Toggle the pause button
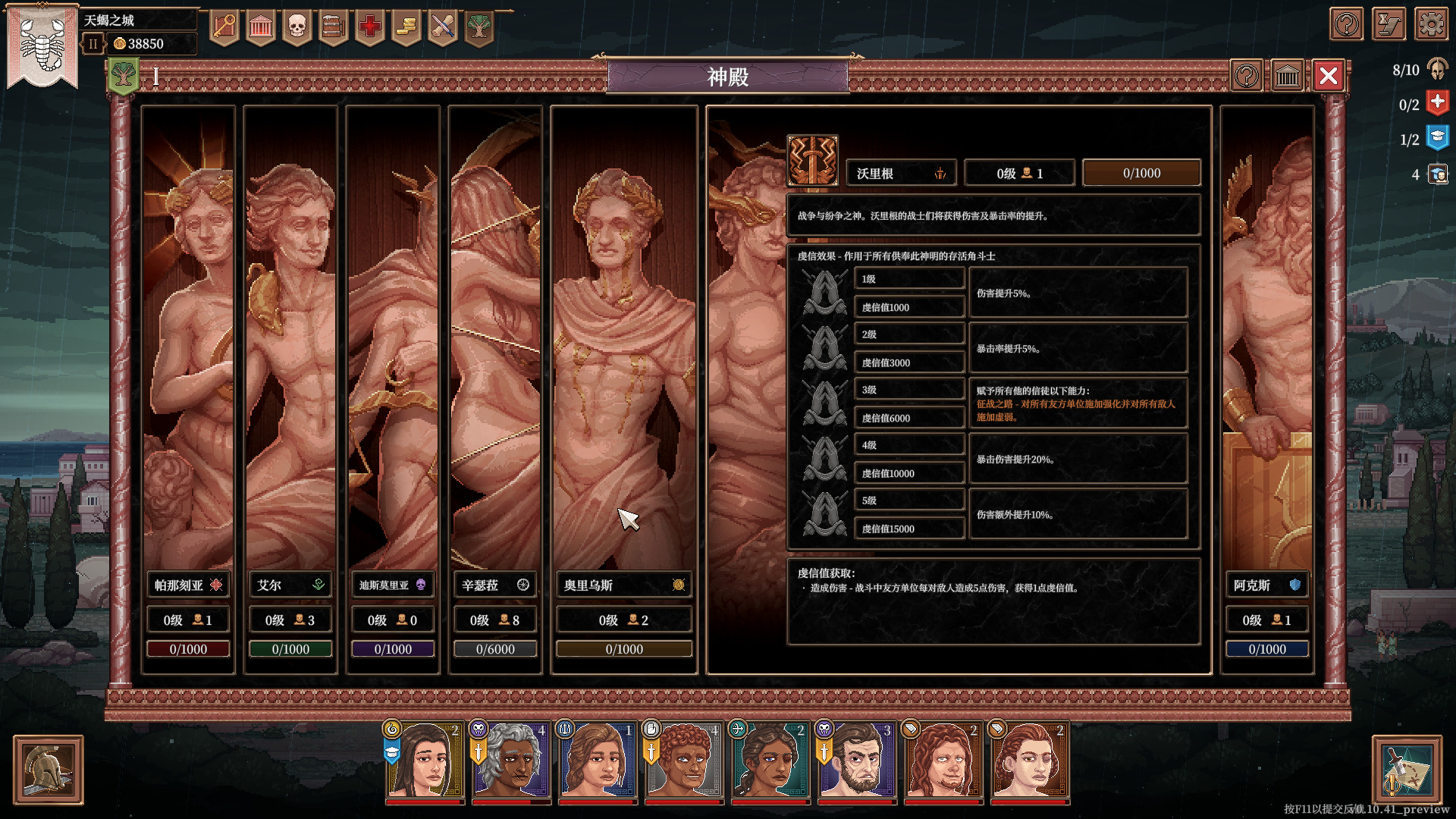Image resolution: width=1456 pixels, height=819 pixels. pyautogui.click(x=93, y=44)
